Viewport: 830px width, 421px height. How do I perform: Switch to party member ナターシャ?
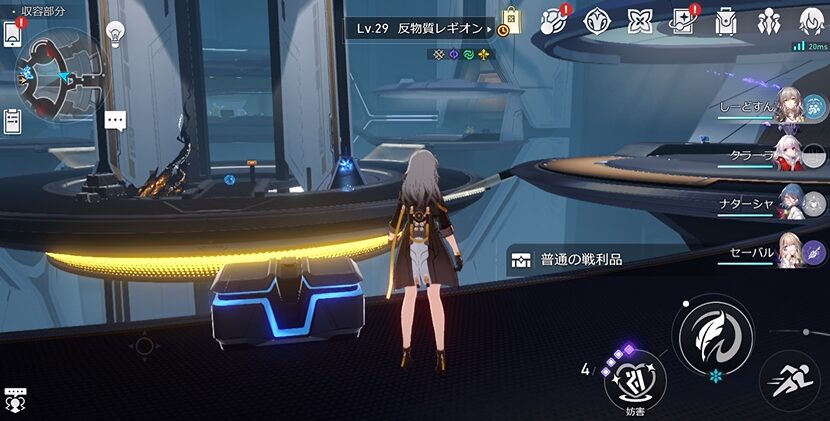pos(790,204)
